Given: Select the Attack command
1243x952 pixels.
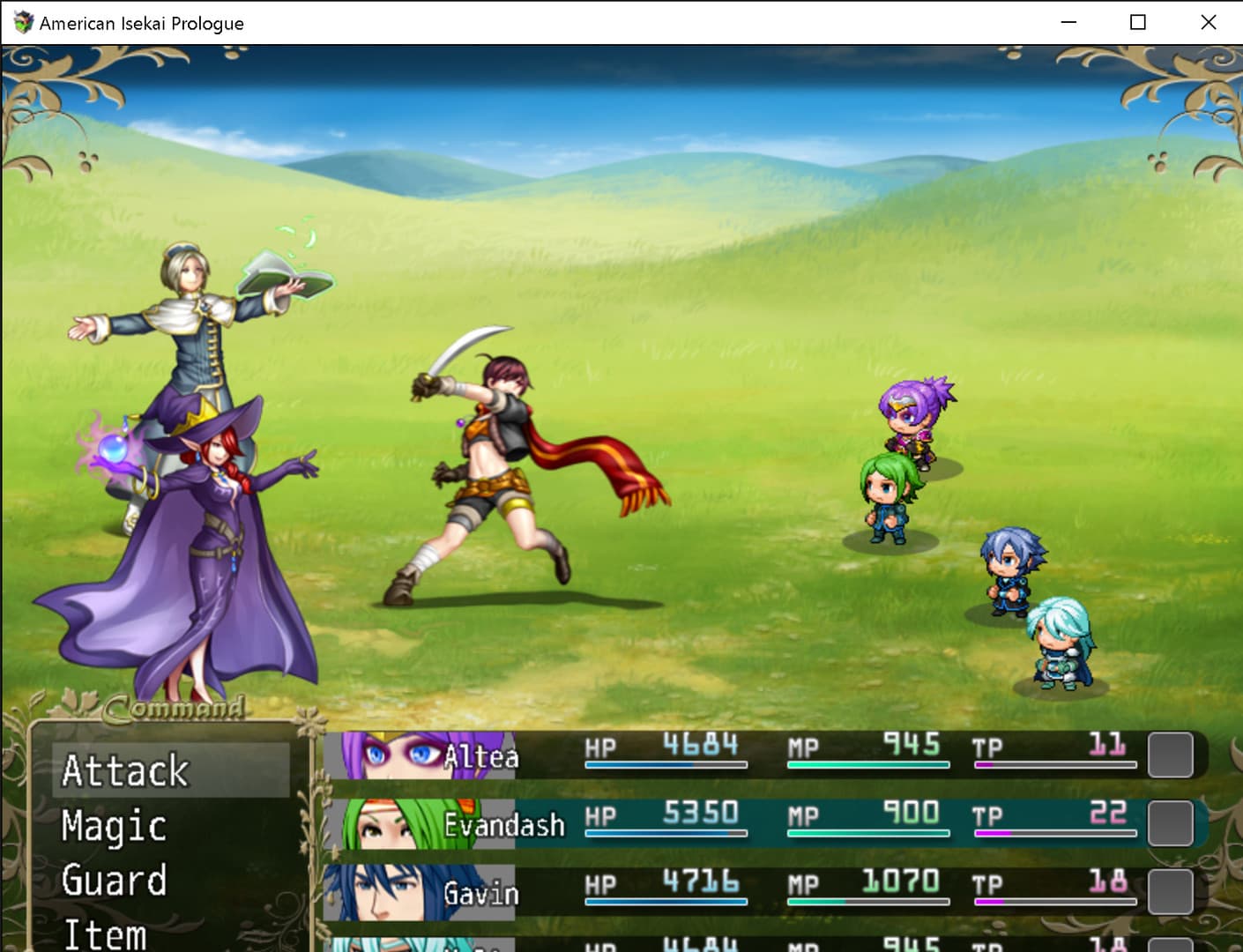Looking at the screenshot, I should click(125, 770).
